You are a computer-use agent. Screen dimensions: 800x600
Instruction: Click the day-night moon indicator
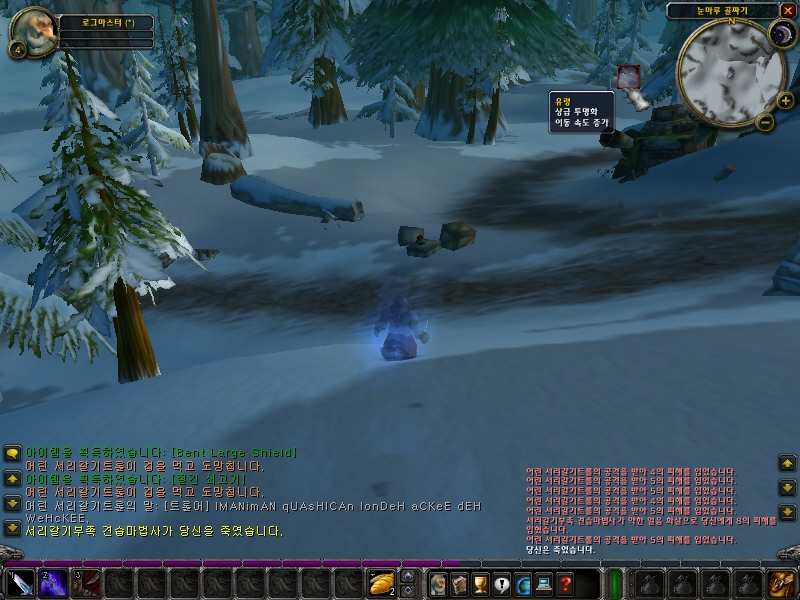click(x=781, y=37)
